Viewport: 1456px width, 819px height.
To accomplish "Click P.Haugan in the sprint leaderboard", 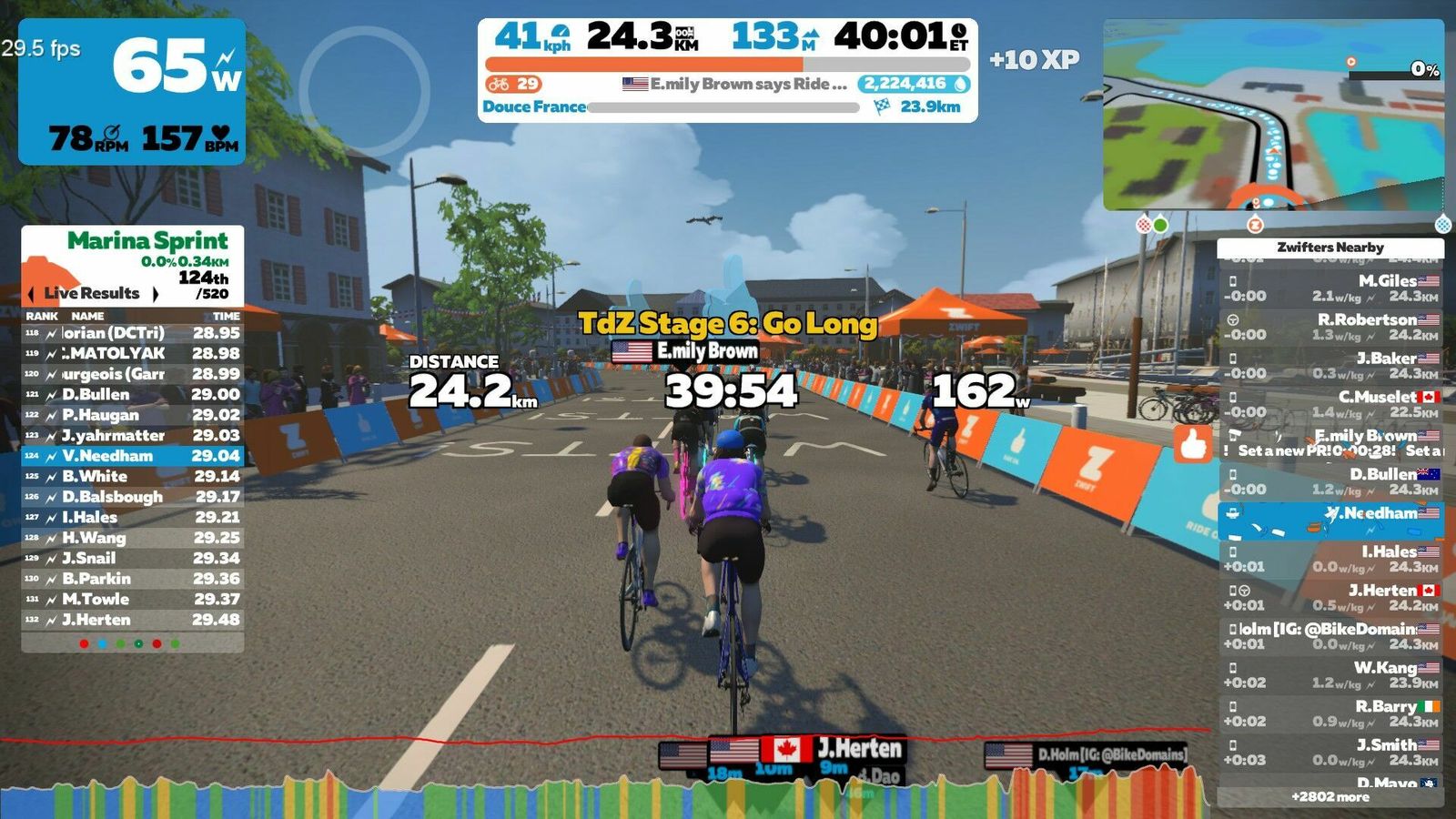I will click(133, 415).
